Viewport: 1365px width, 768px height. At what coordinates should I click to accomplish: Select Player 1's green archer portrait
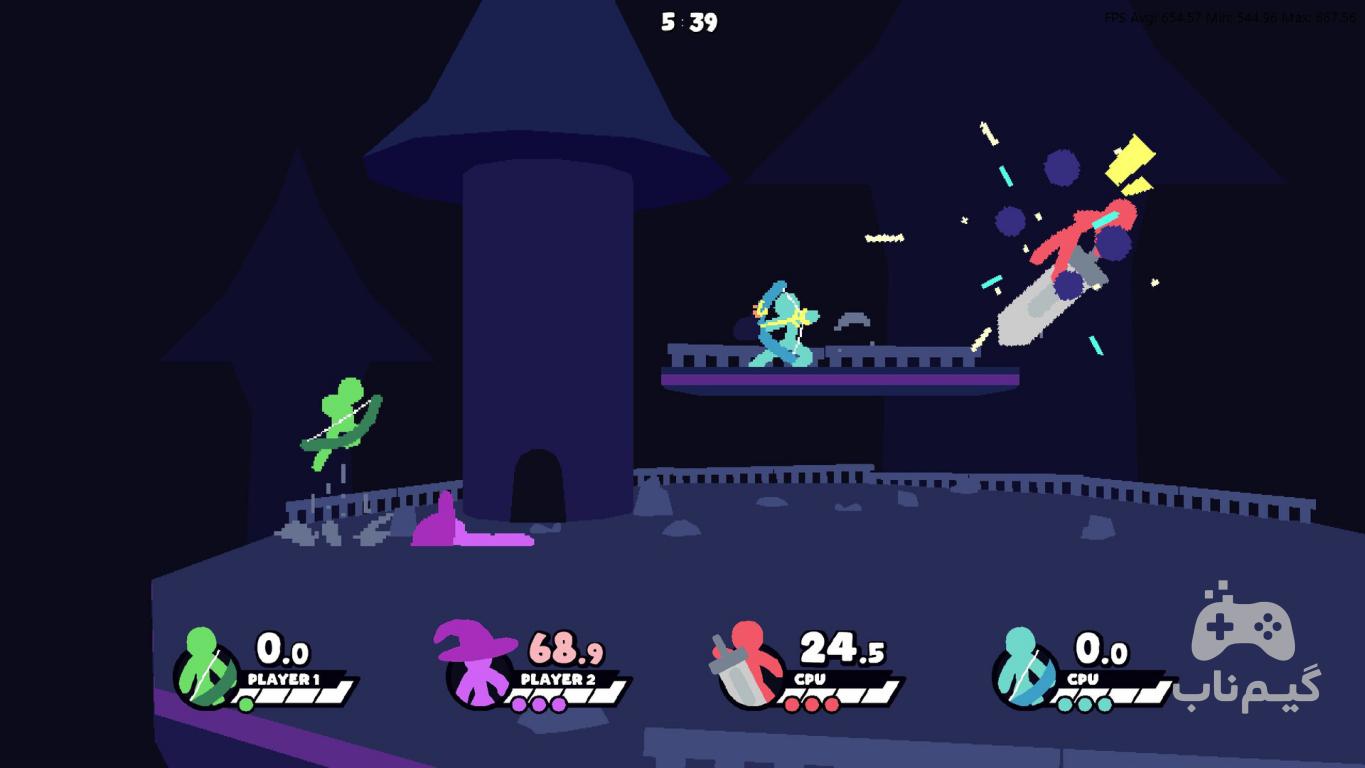(x=207, y=668)
